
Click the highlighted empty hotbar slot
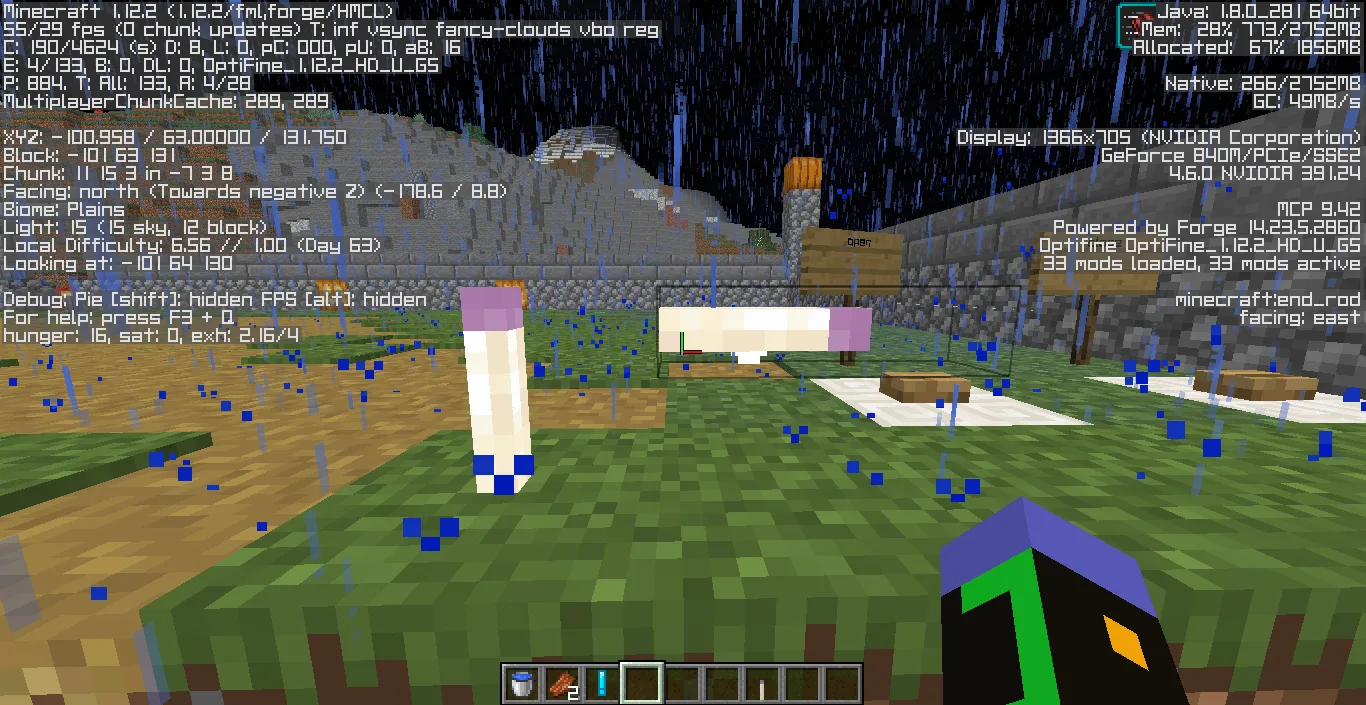point(641,684)
